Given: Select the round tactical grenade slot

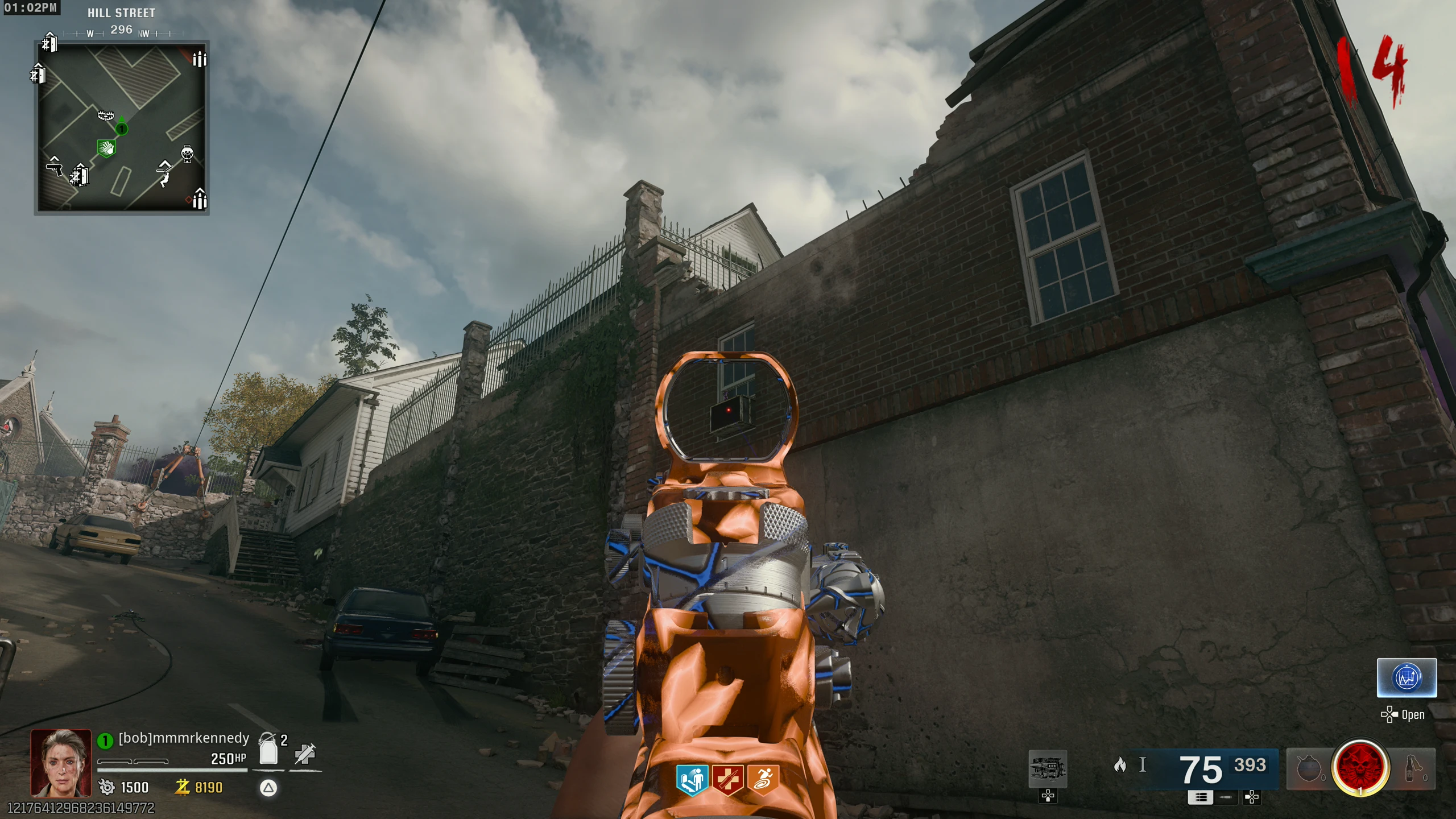Looking at the screenshot, I should (x=1308, y=769).
